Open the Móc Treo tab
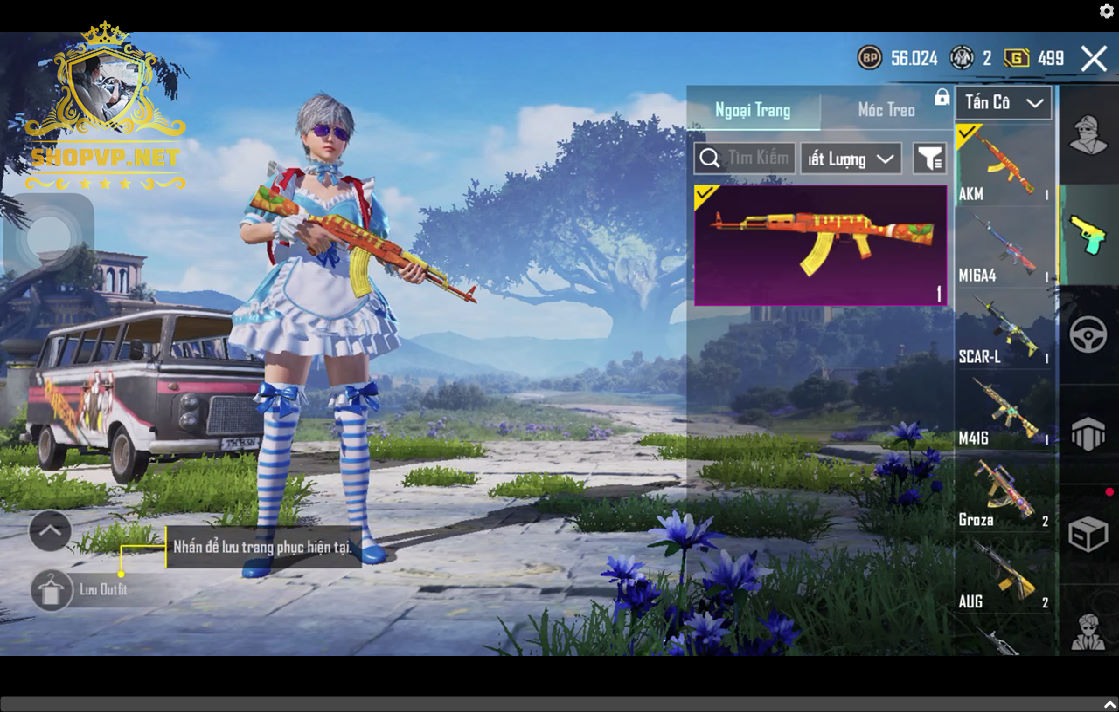 (886, 110)
